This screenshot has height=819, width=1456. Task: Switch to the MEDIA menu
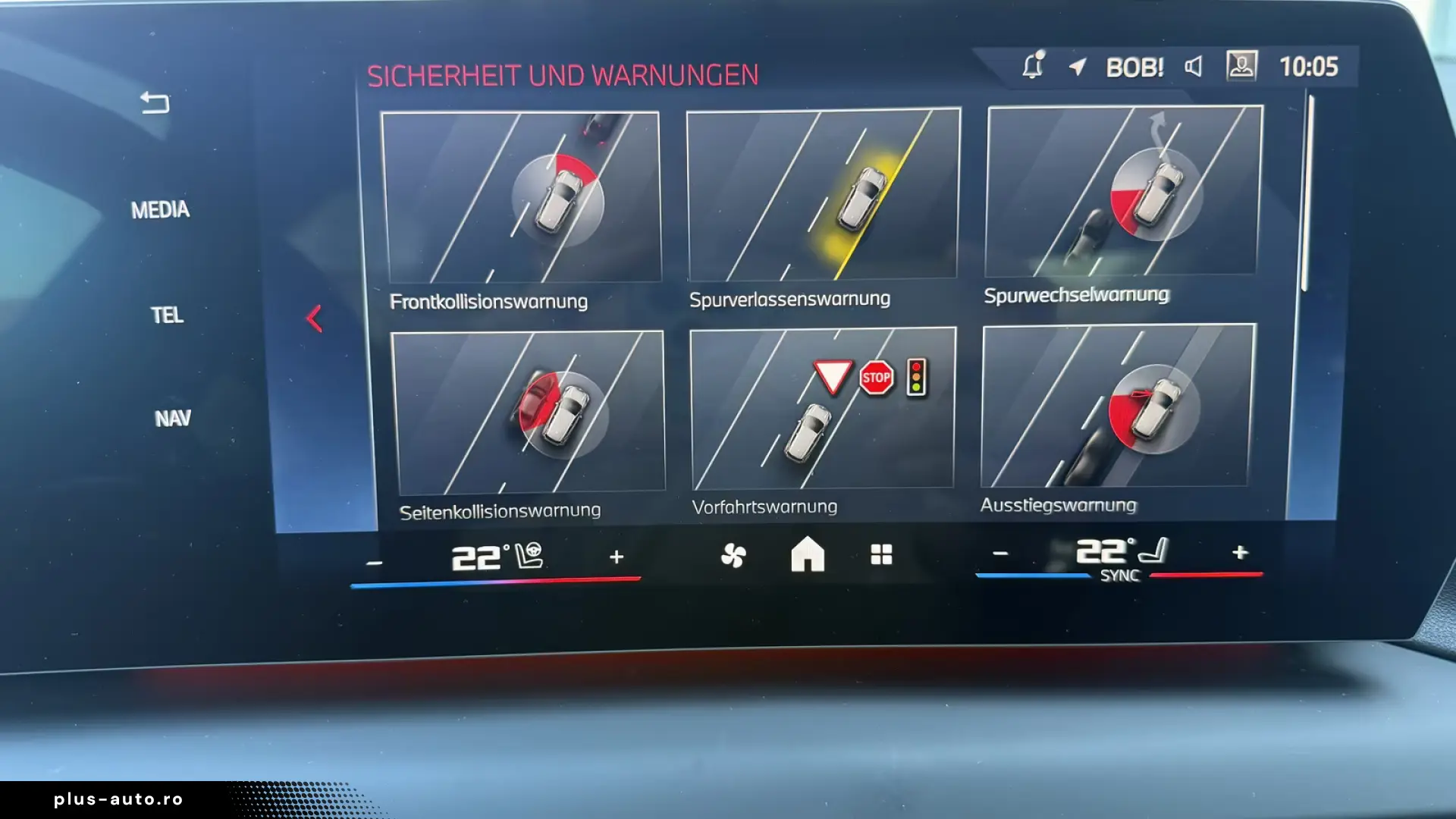[x=162, y=210]
